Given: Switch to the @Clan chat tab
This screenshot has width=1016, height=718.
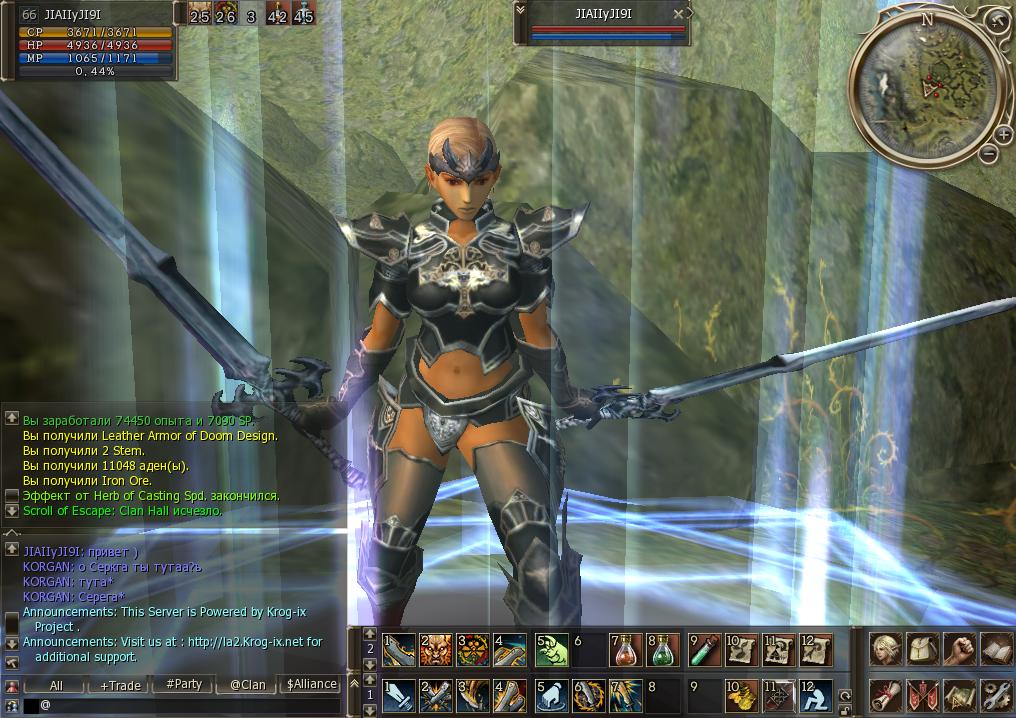Looking at the screenshot, I should 247,685.
